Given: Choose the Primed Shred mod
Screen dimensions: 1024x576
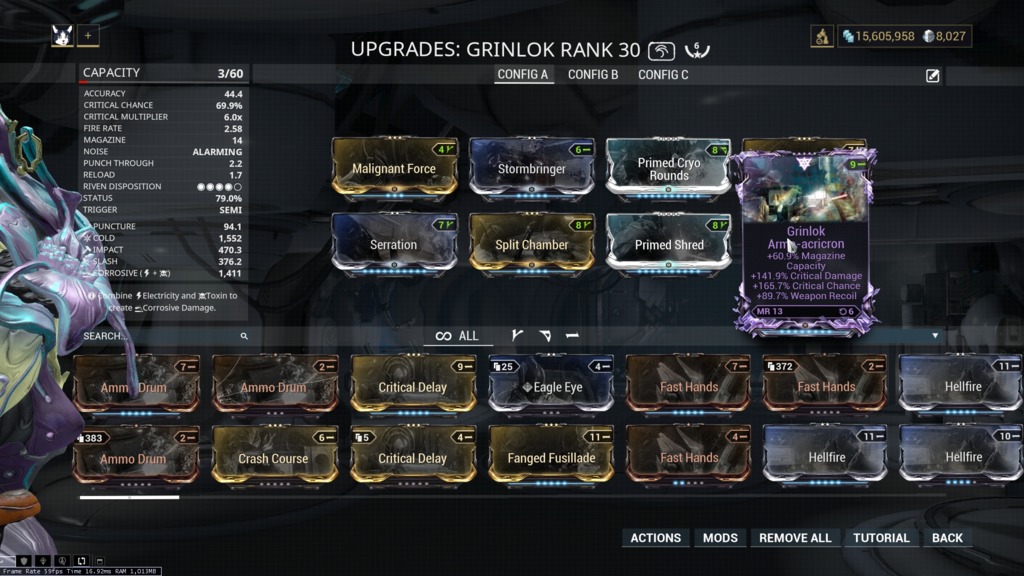Looking at the screenshot, I should point(669,245).
